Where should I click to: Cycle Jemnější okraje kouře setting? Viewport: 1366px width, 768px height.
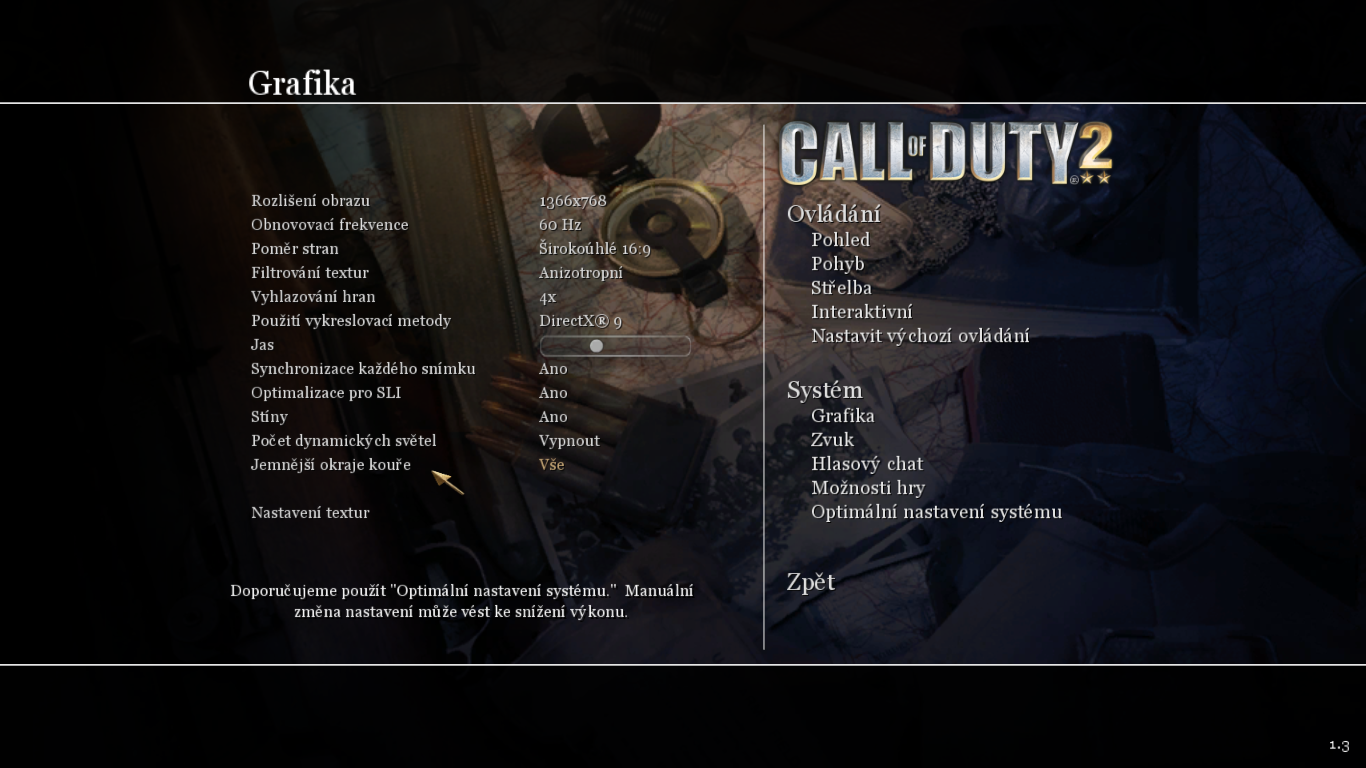point(551,465)
